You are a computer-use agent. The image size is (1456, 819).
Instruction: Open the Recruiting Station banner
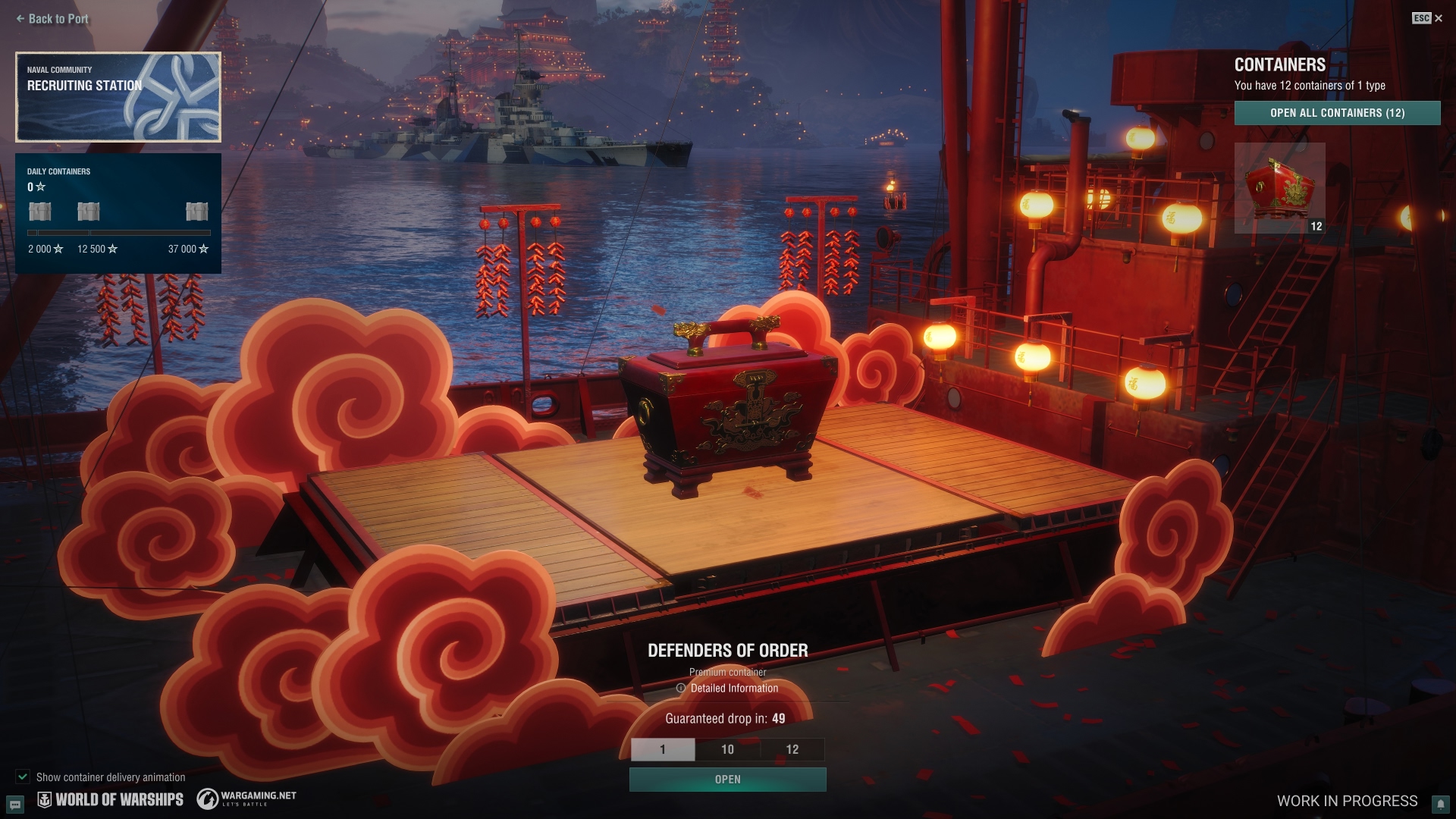118,97
